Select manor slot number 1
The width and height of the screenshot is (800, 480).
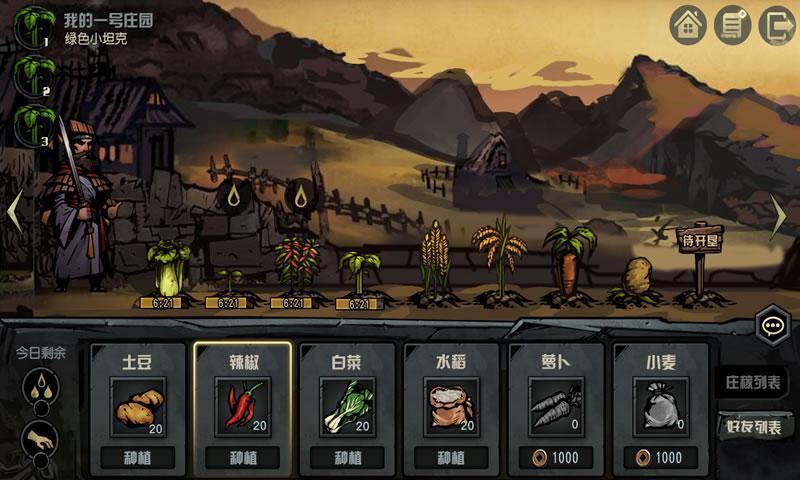(x=33, y=26)
